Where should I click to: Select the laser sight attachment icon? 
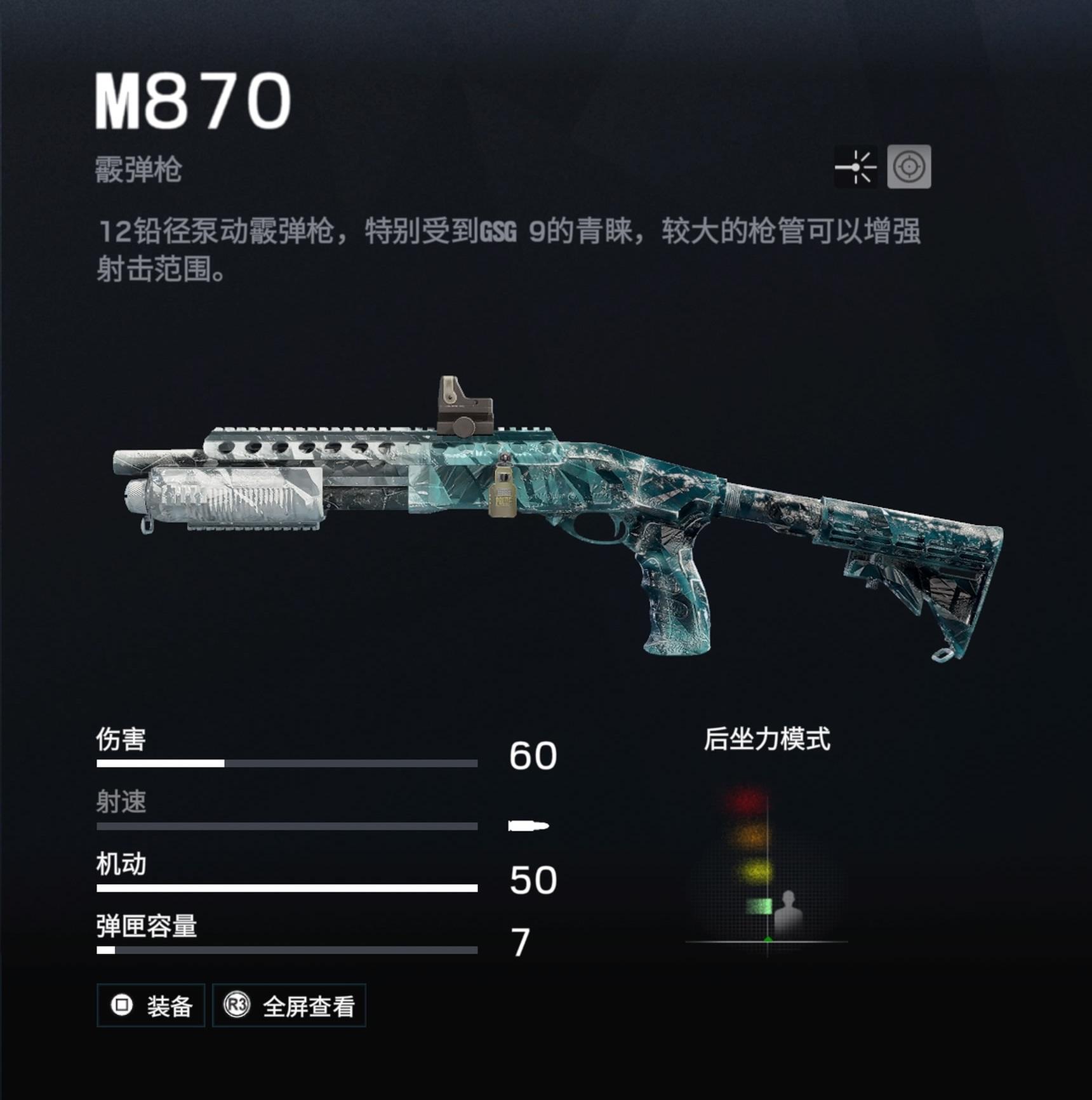click(857, 166)
